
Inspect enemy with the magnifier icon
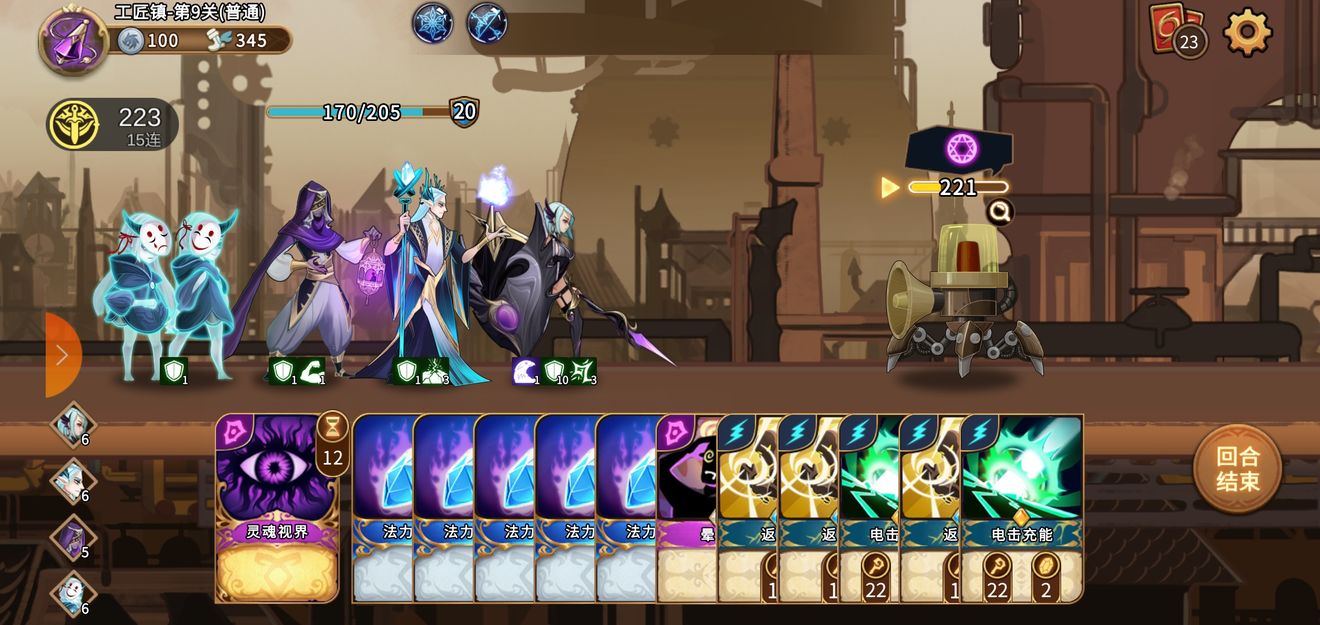[x=999, y=212]
